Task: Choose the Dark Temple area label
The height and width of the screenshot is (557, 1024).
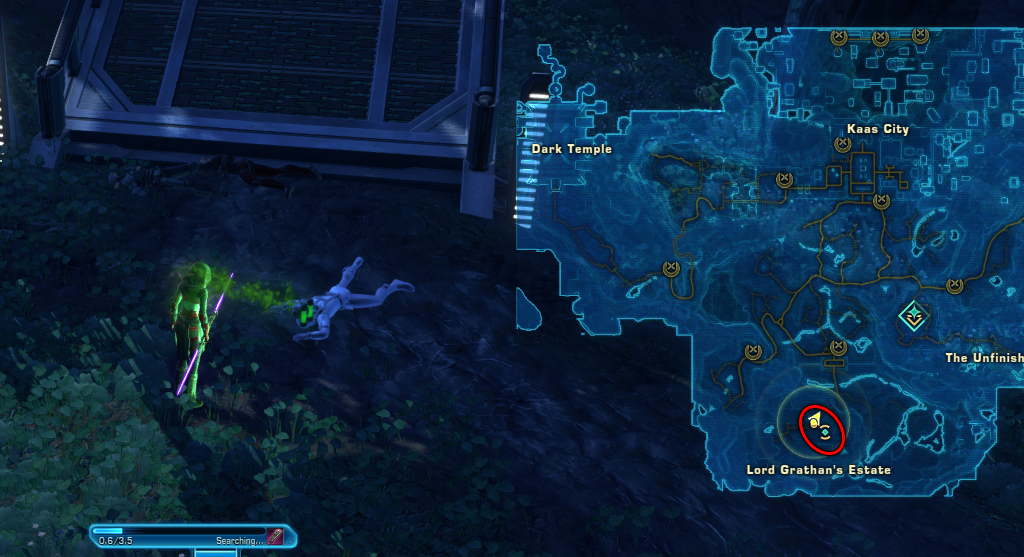Action: 571,149
